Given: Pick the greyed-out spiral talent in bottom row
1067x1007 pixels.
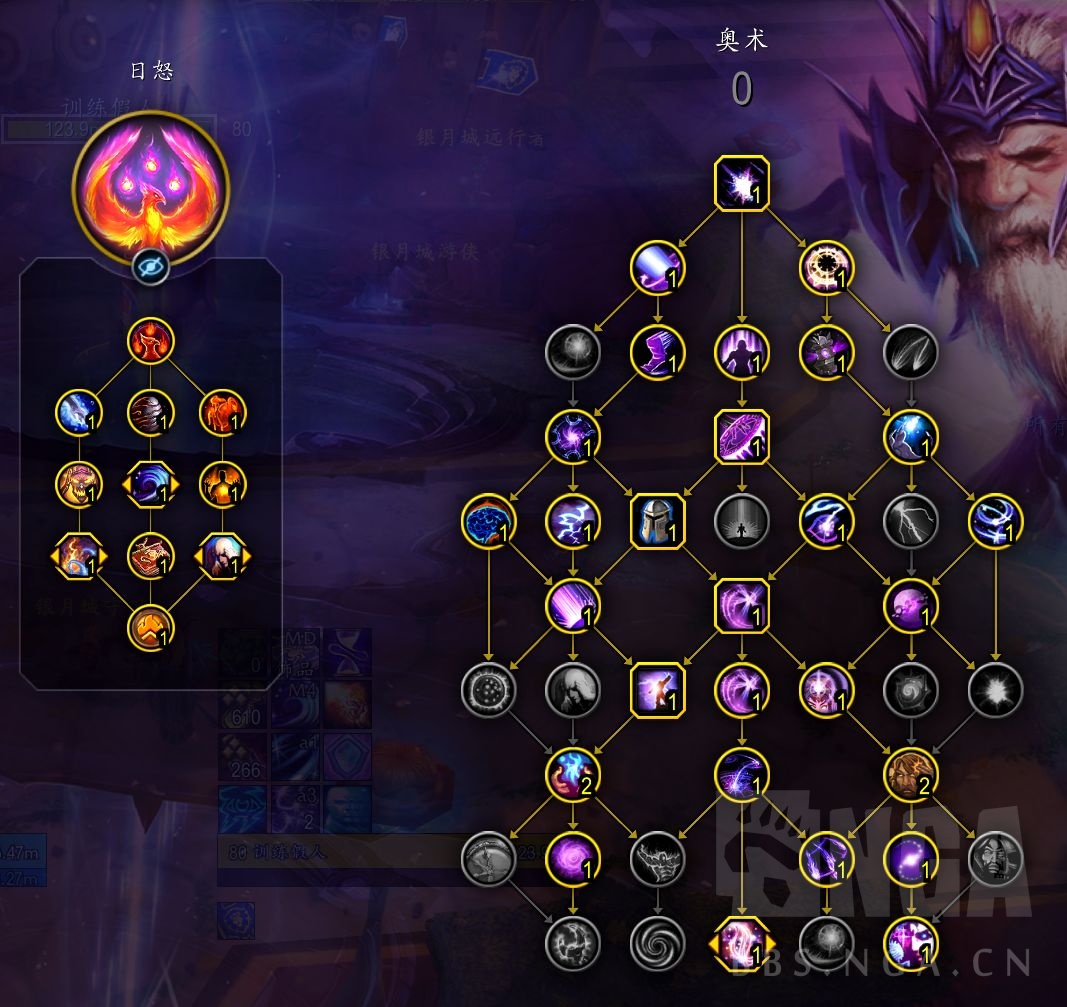Looking at the screenshot, I should (x=657, y=943).
